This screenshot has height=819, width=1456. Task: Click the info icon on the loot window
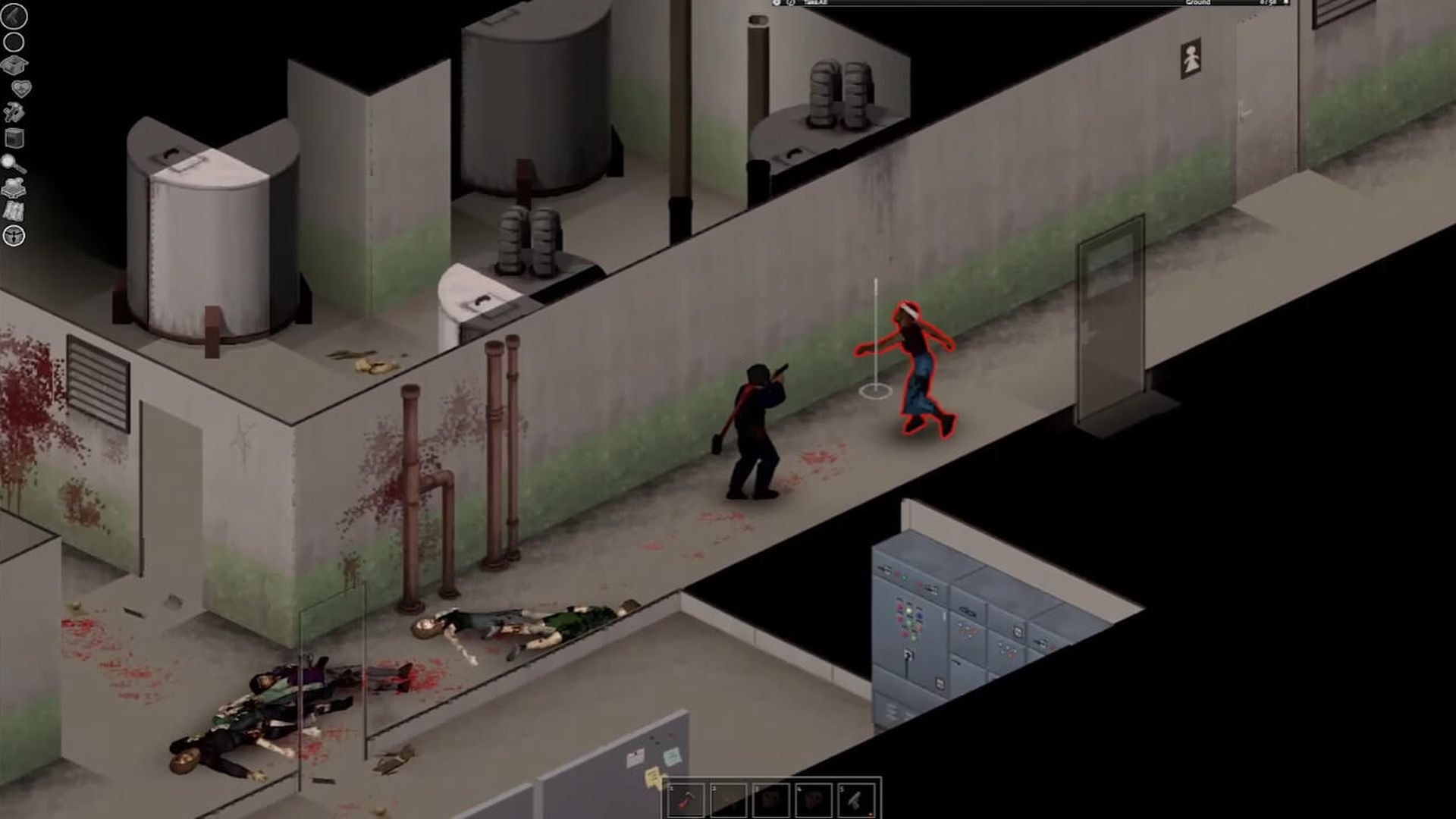pyautogui.click(x=791, y=4)
